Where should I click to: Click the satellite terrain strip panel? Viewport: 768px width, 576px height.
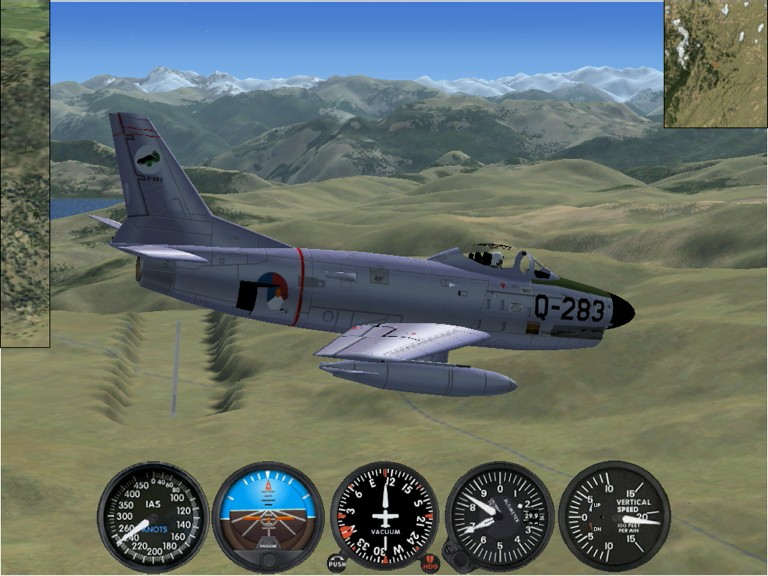pos(25,174)
